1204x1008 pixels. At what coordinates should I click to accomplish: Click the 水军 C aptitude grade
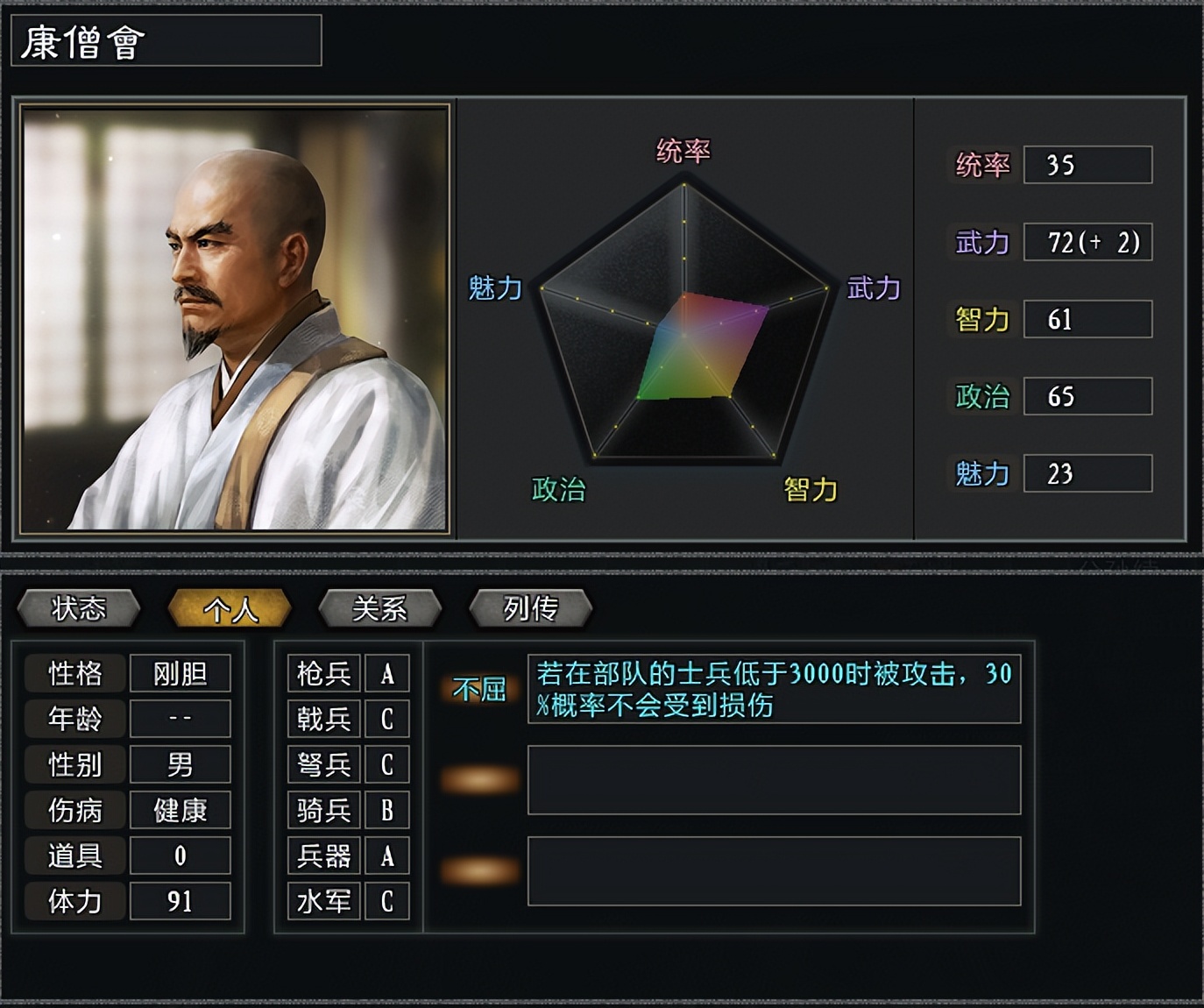pos(386,899)
